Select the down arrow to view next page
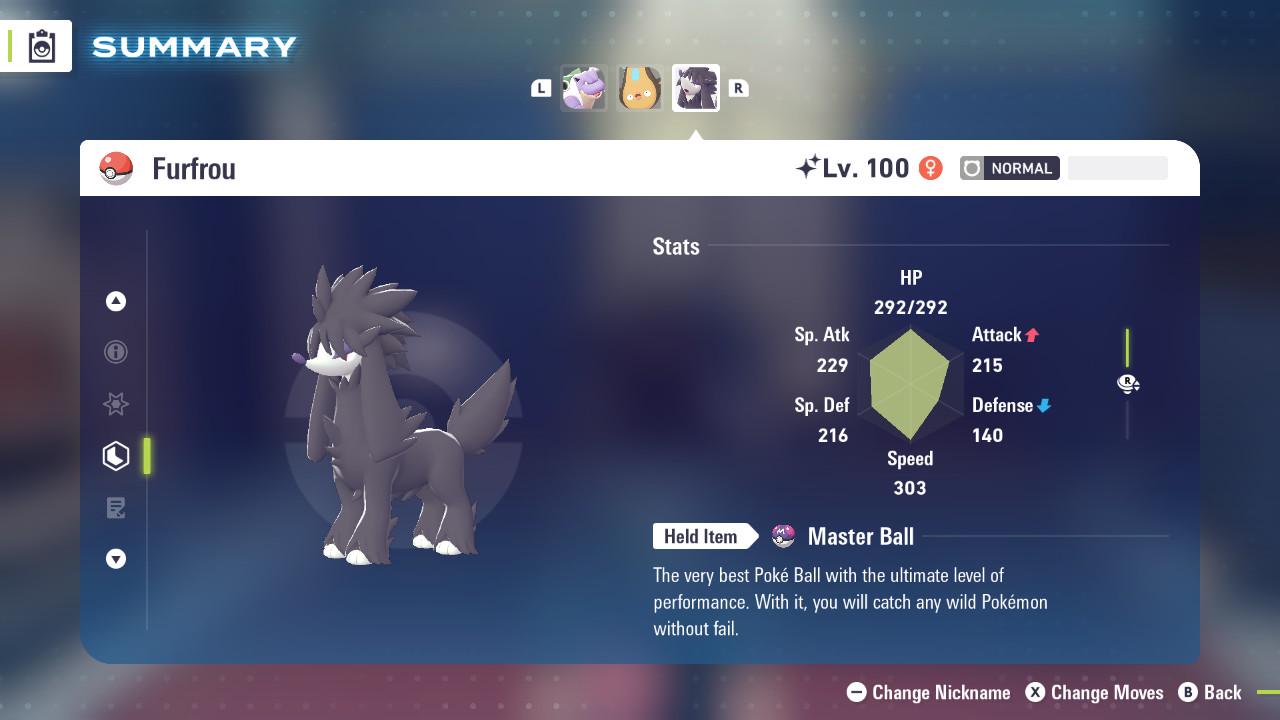The height and width of the screenshot is (720, 1280). (x=116, y=559)
